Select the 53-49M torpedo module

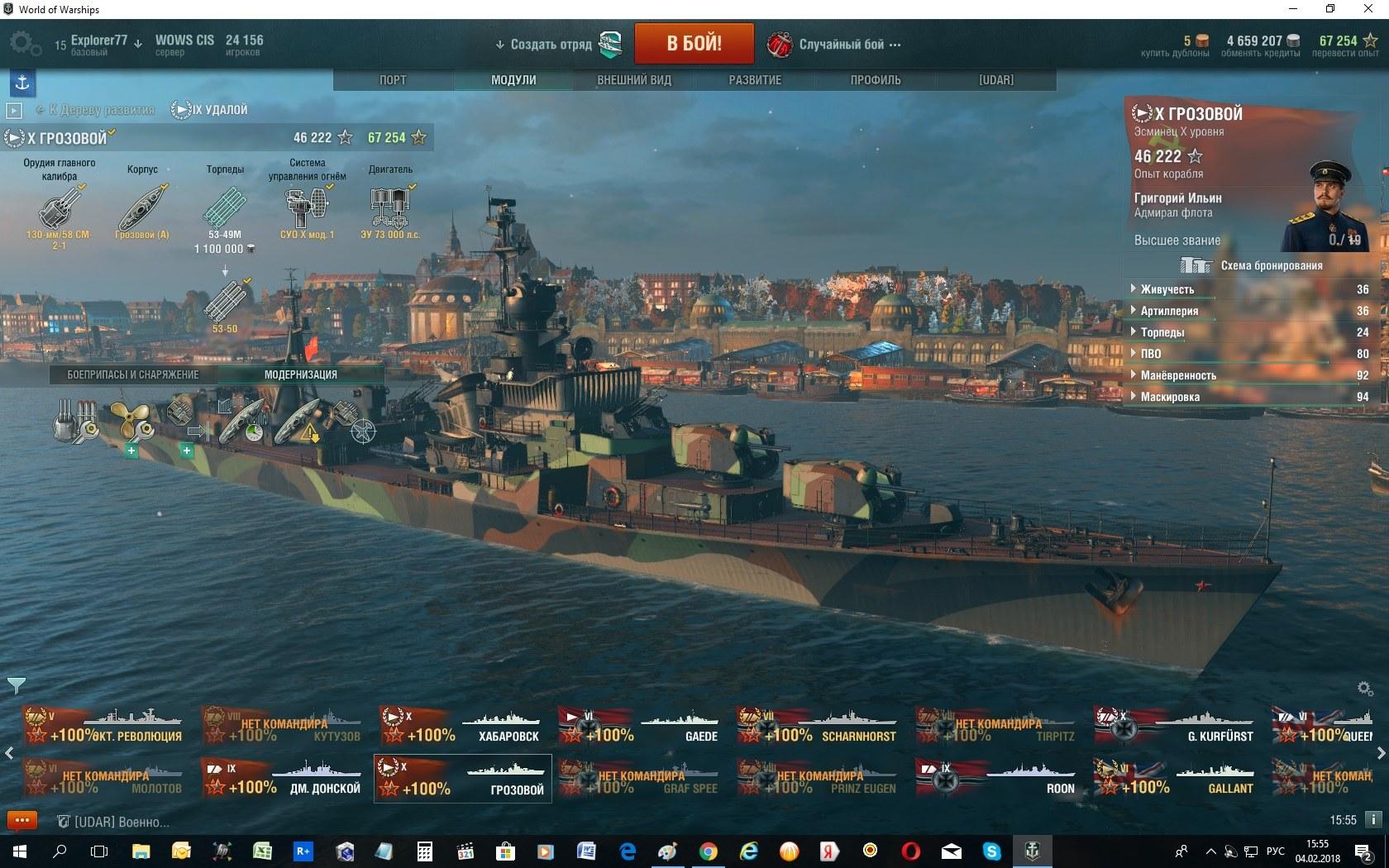(x=225, y=207)
